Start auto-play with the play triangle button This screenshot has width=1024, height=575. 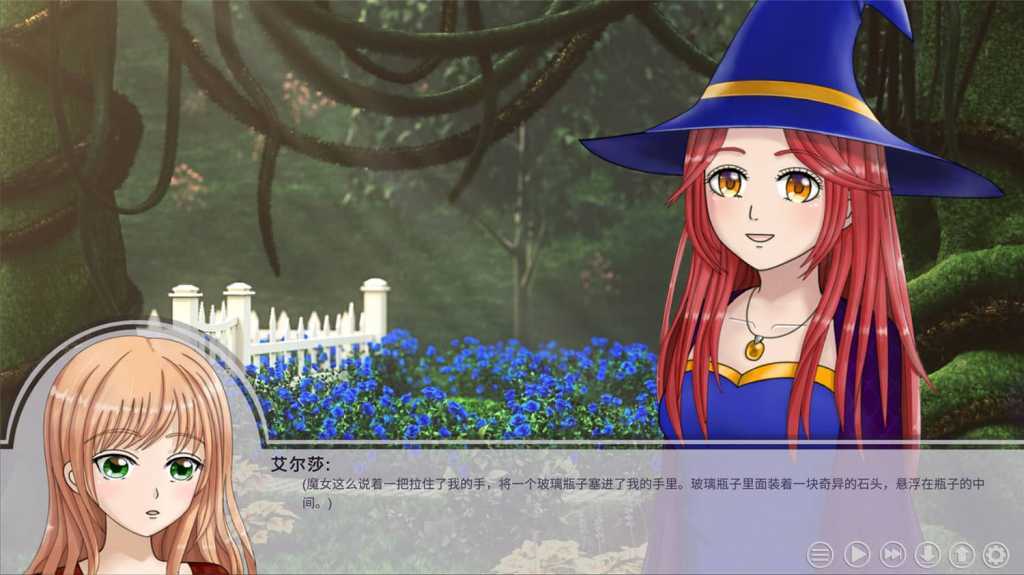pyautogui.click(x=857, y=554)
